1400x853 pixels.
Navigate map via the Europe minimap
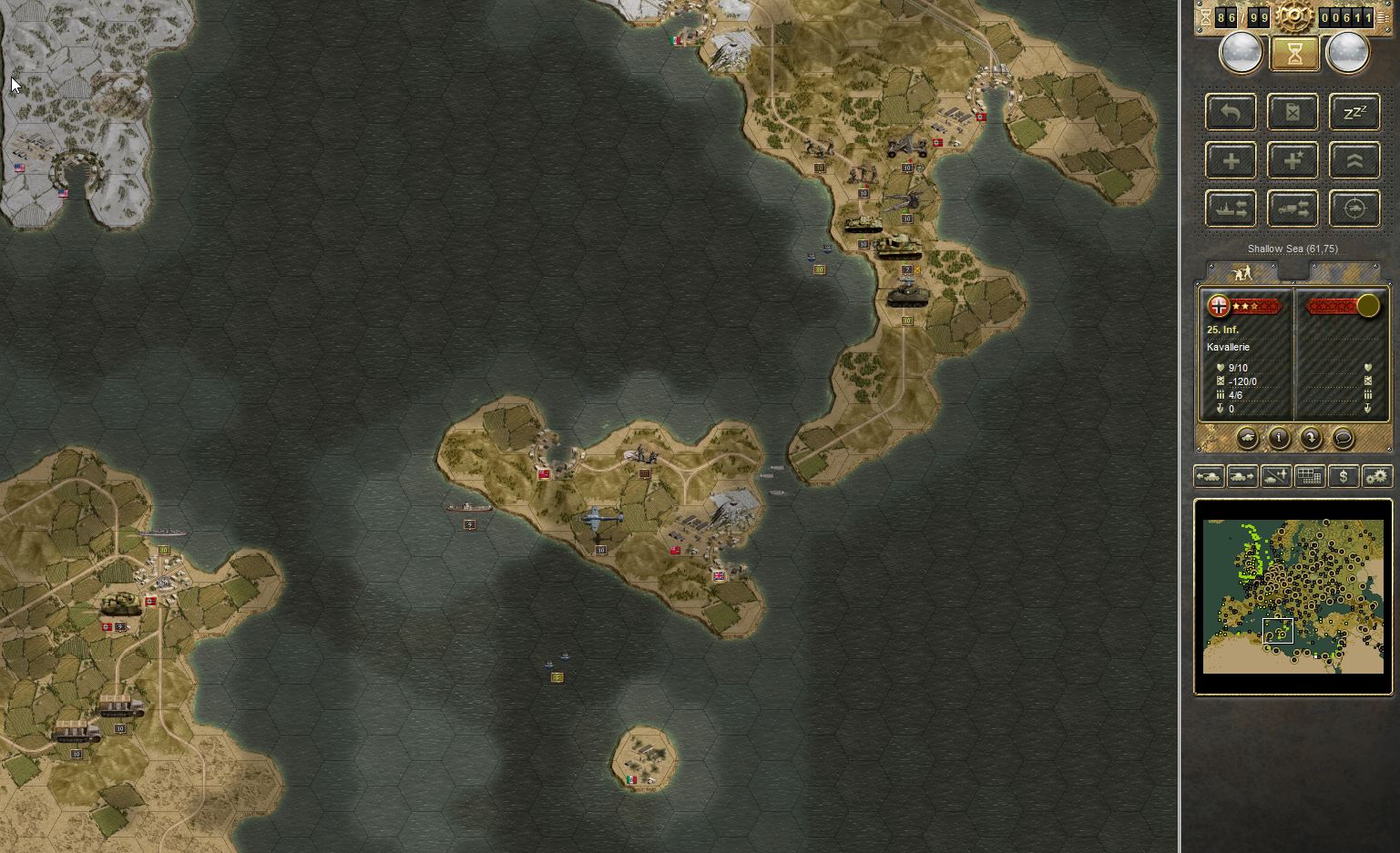[x=1292, y=596]
